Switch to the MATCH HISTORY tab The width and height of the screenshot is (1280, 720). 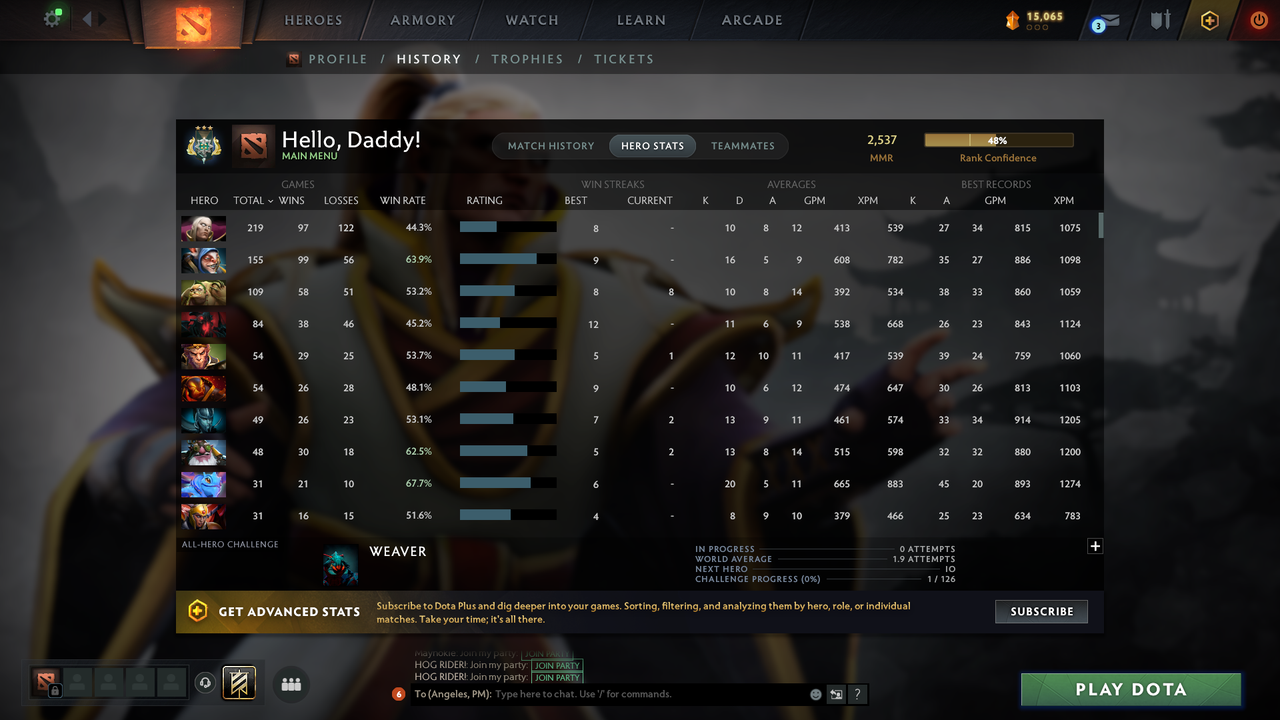pyautogui.click(x=549, y=145)
